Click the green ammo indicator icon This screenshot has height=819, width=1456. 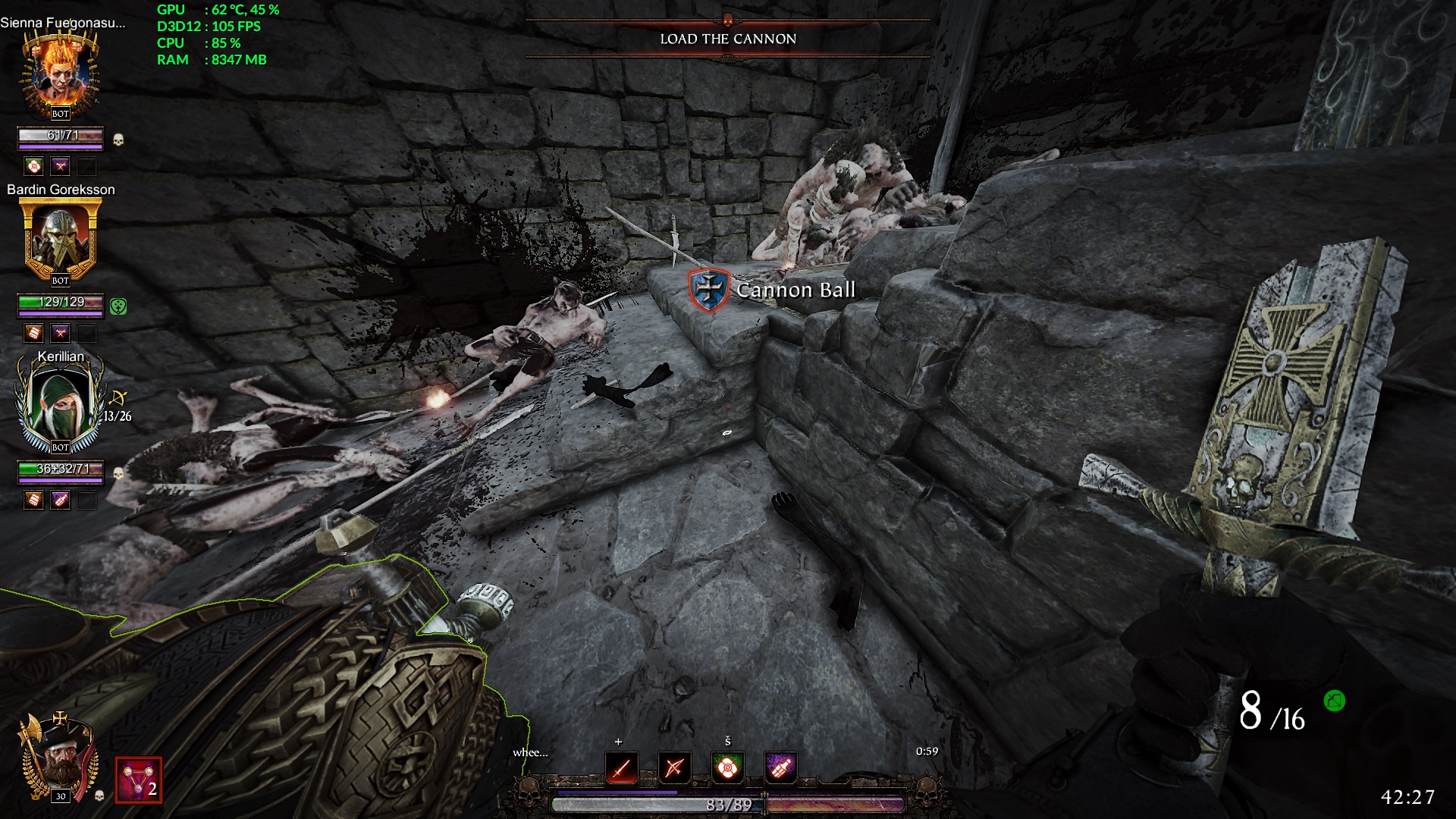coord(1334,701)
